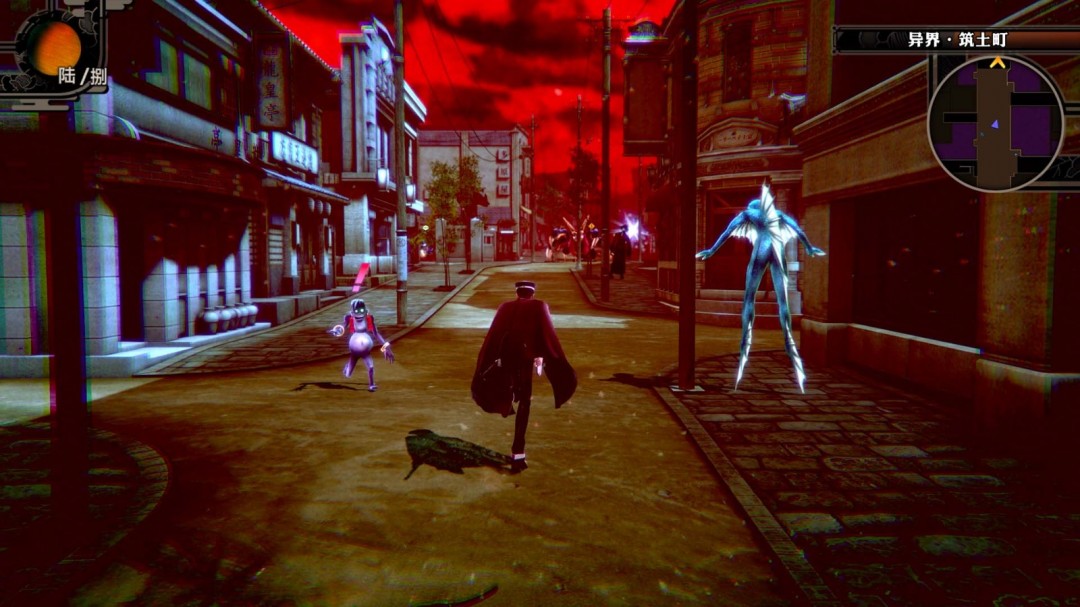Click the orange moon phase indicator

[55, 46]
